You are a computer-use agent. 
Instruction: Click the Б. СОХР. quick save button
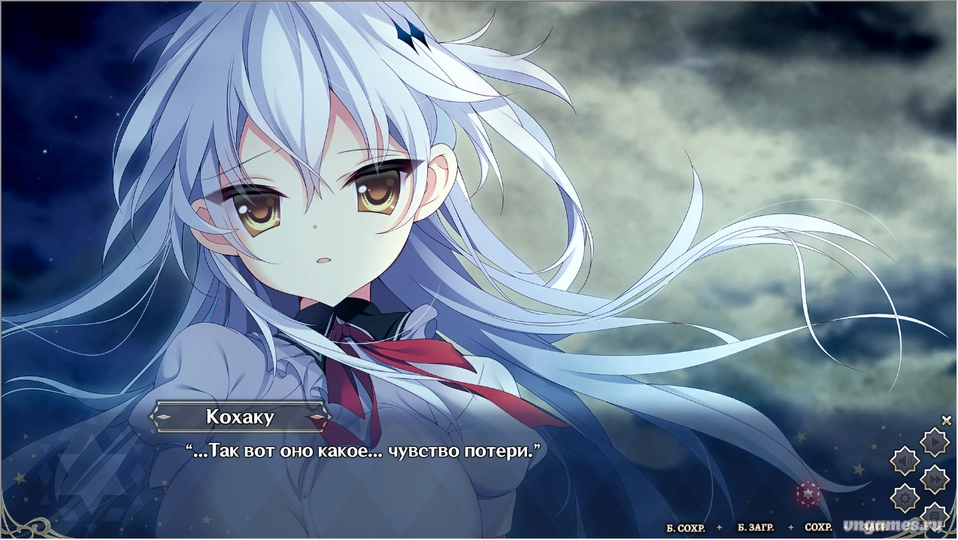point(684,527)
